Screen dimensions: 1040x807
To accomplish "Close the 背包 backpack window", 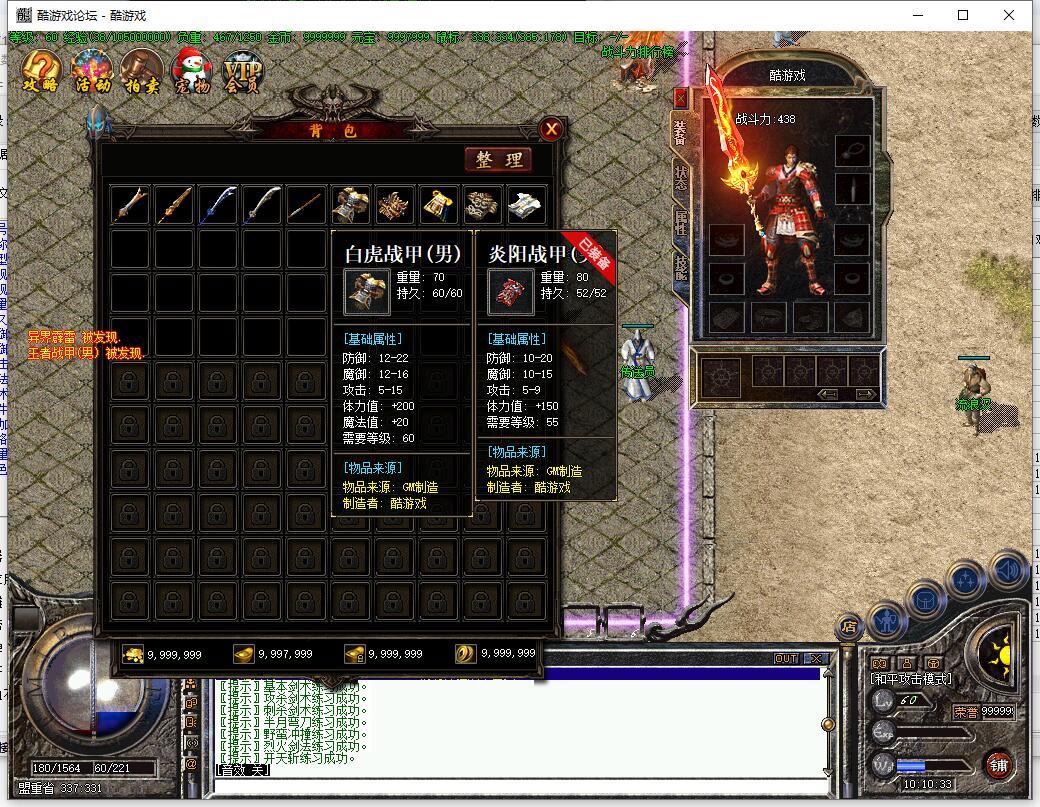I will coord(550,129).
